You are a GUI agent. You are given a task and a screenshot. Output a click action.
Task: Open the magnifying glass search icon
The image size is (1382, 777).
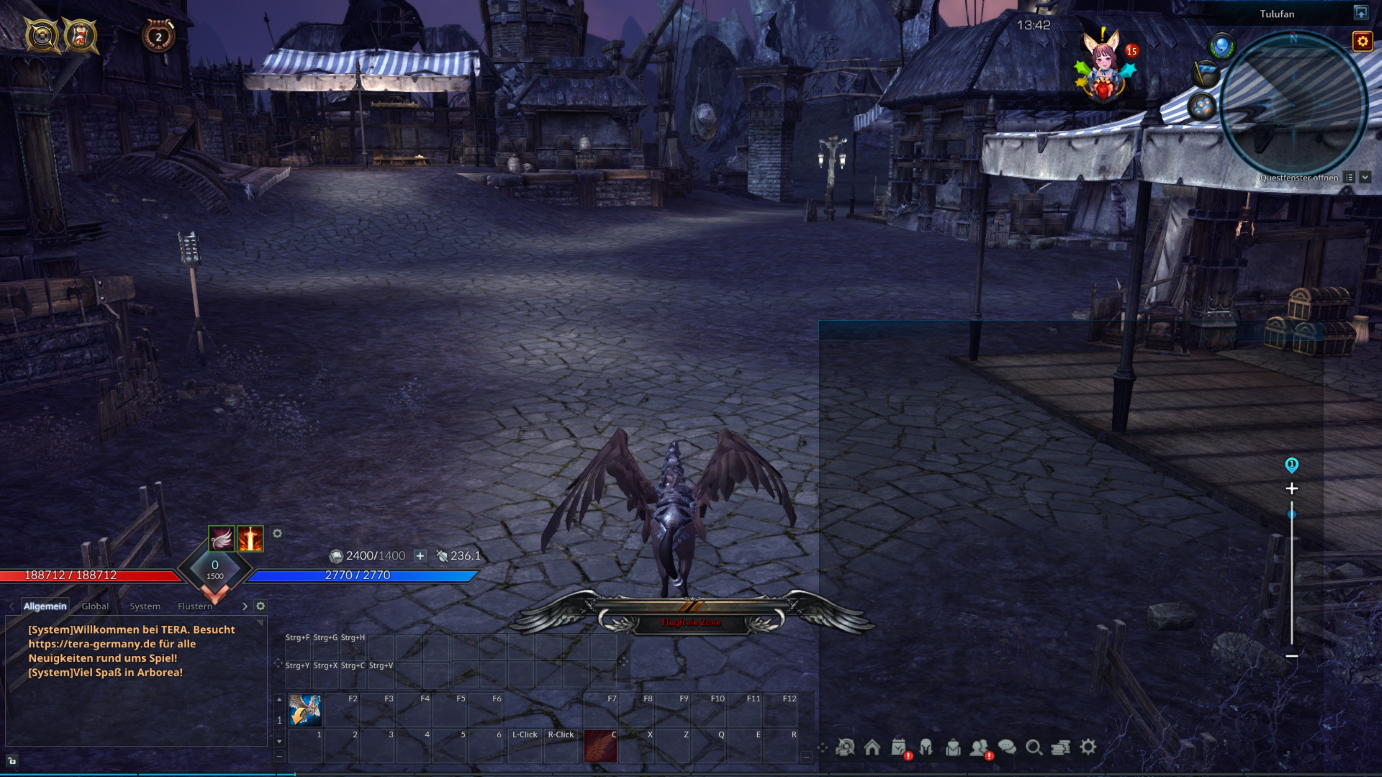(x=1034, y=747)
